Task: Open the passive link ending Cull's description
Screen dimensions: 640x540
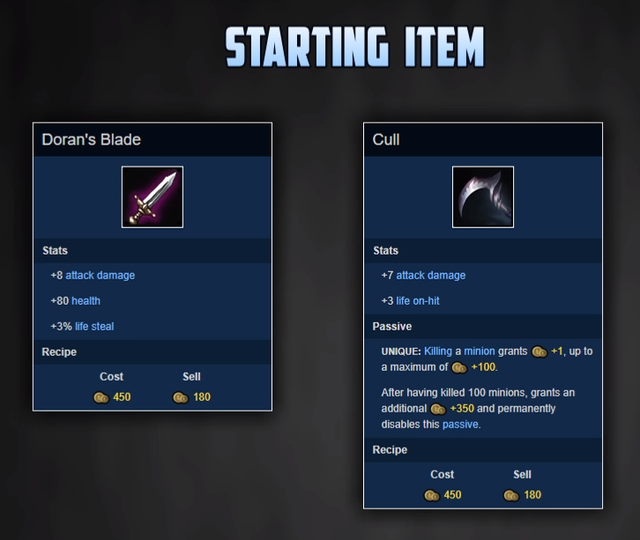Action: 460,424
